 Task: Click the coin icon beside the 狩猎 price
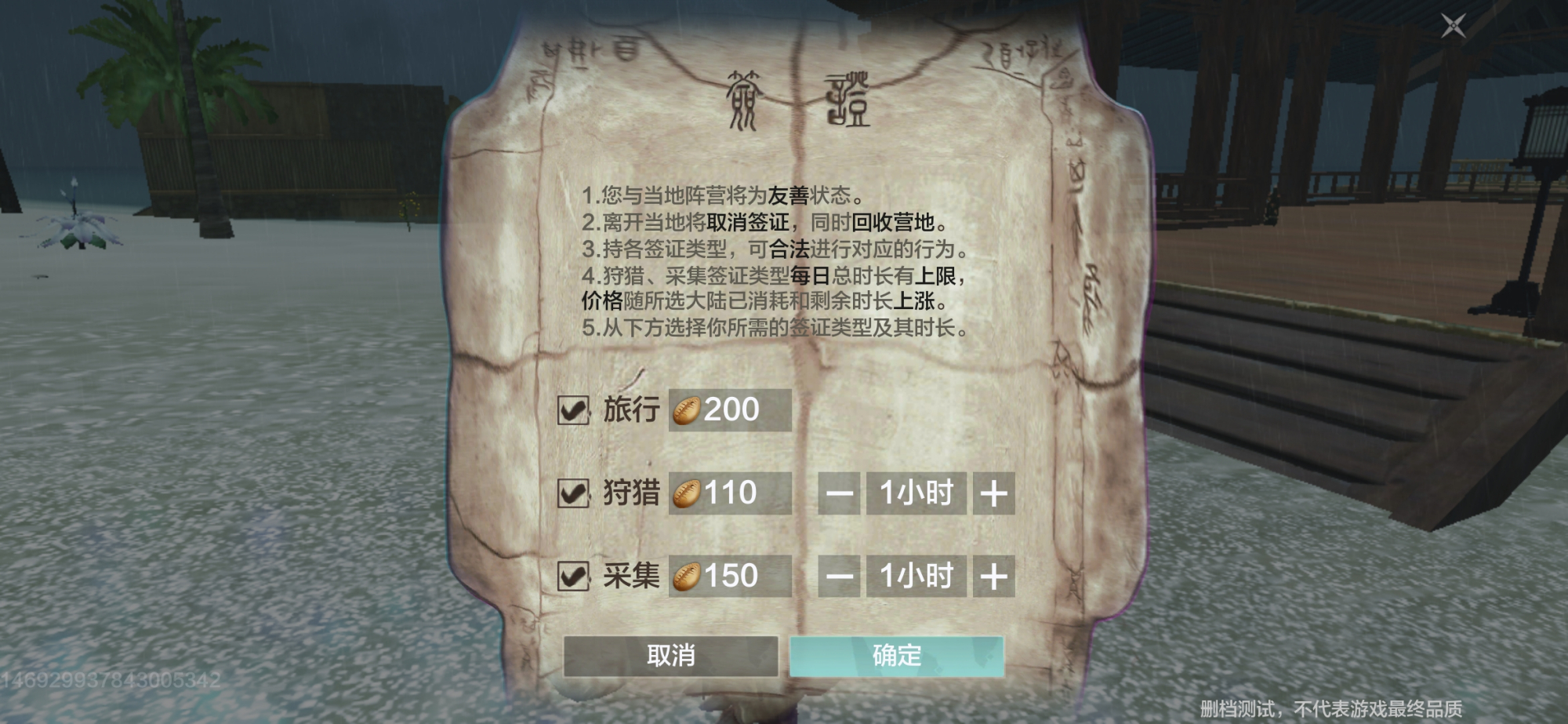(687, 493)
